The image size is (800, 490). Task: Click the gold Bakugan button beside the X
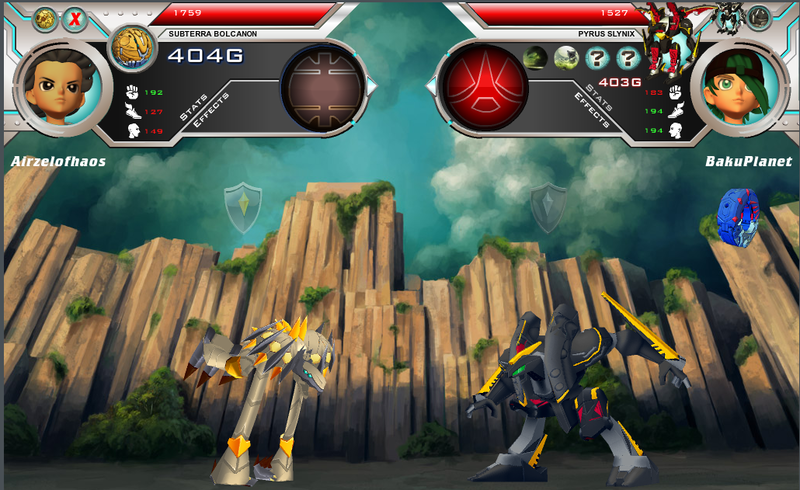(45, 18)
